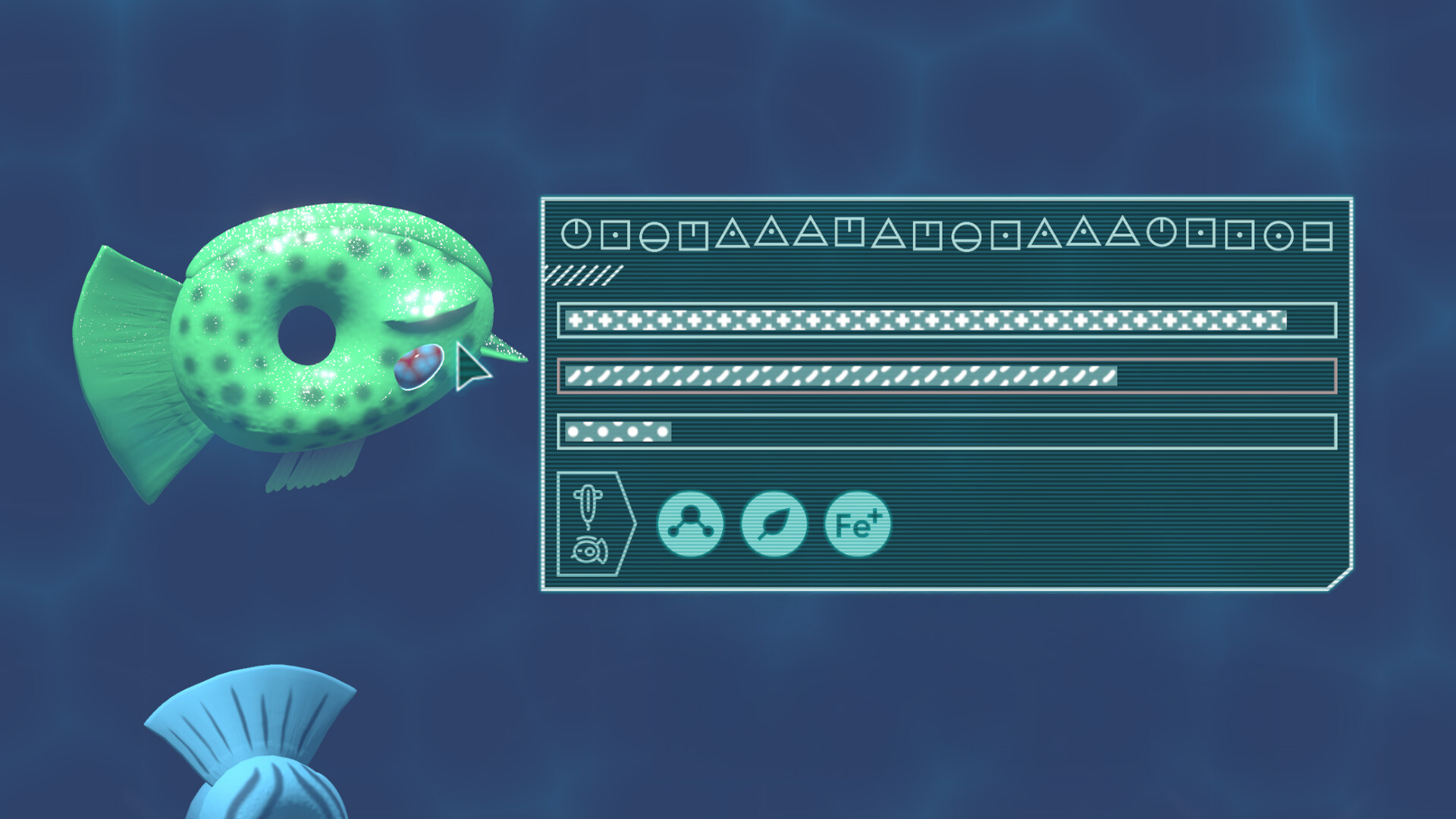This screenshot has width=1456, height=819.
Task: Click the dotted square glyph beside the clock glyph
Action: point(616,237)
